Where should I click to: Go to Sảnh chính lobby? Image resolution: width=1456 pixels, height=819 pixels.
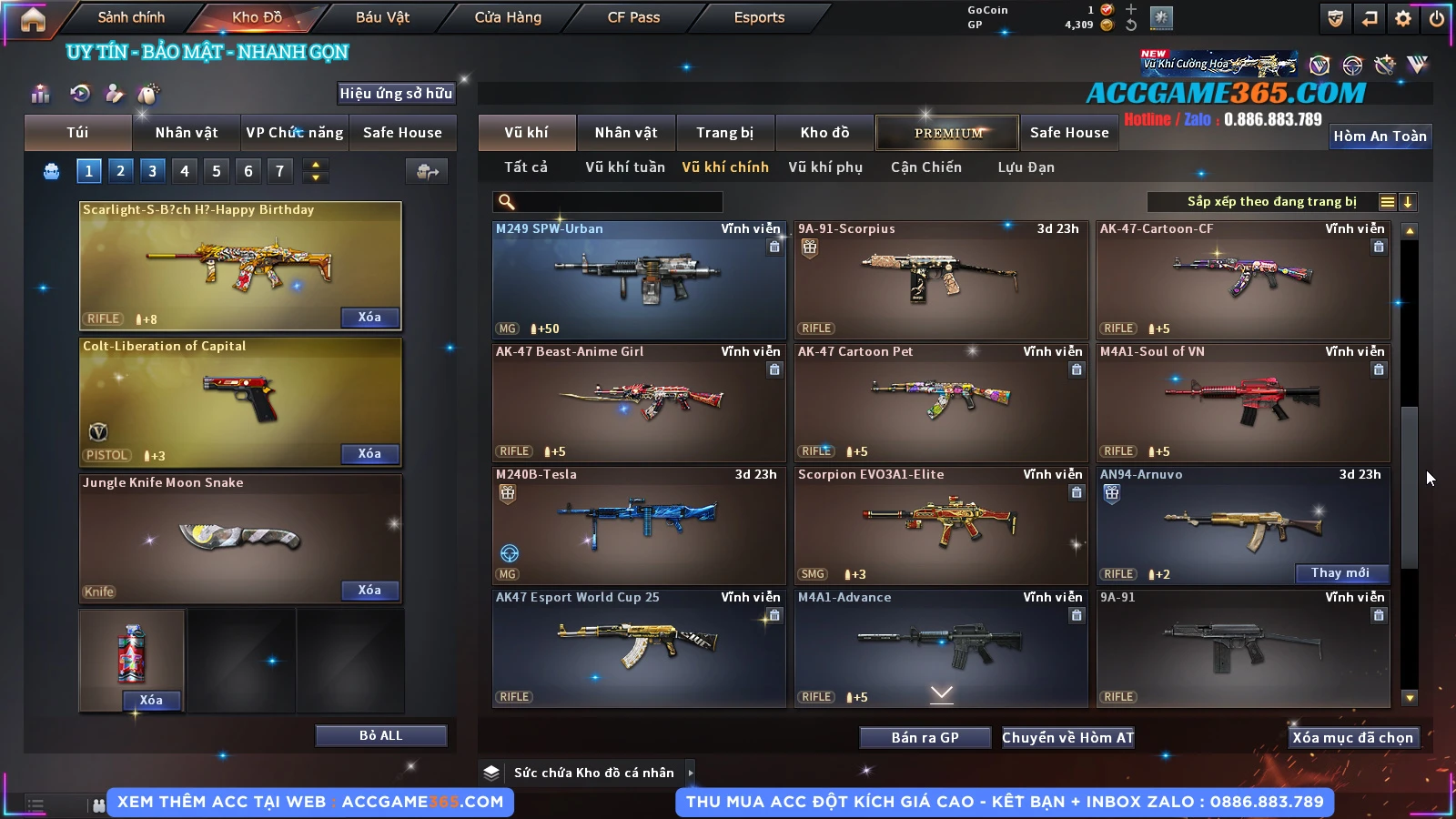[x=131, y=17]
